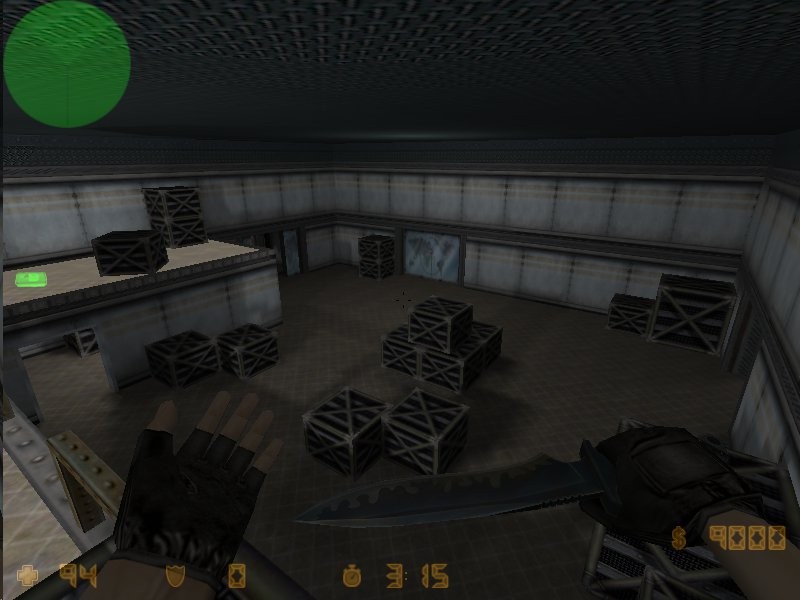Select the health cross icon
Image resolution: width=800 pixels, height=600 pixels.
pyautogui.click(x=29, y=575)
